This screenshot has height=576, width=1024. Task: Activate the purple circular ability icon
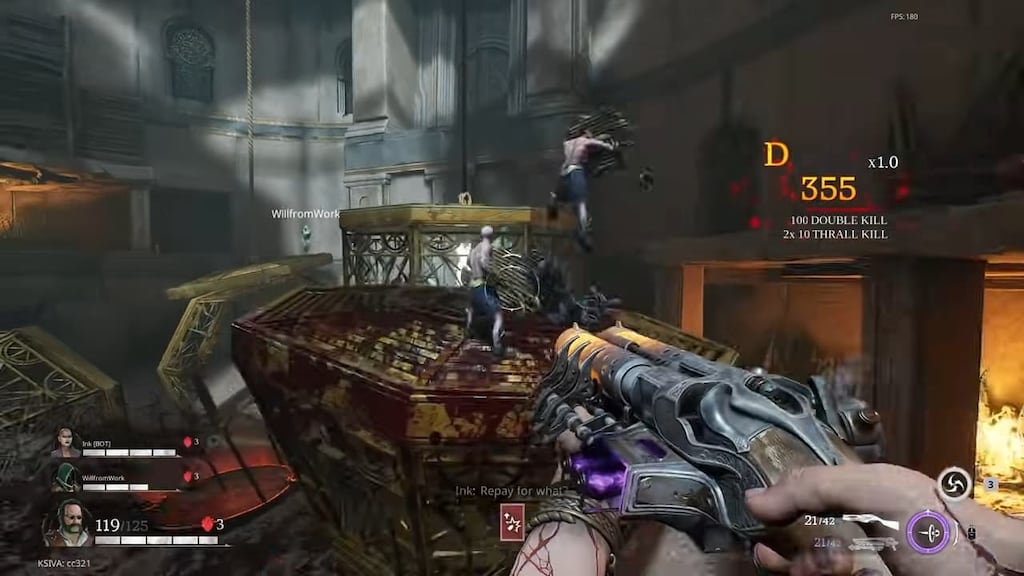[x=928, y=532]
